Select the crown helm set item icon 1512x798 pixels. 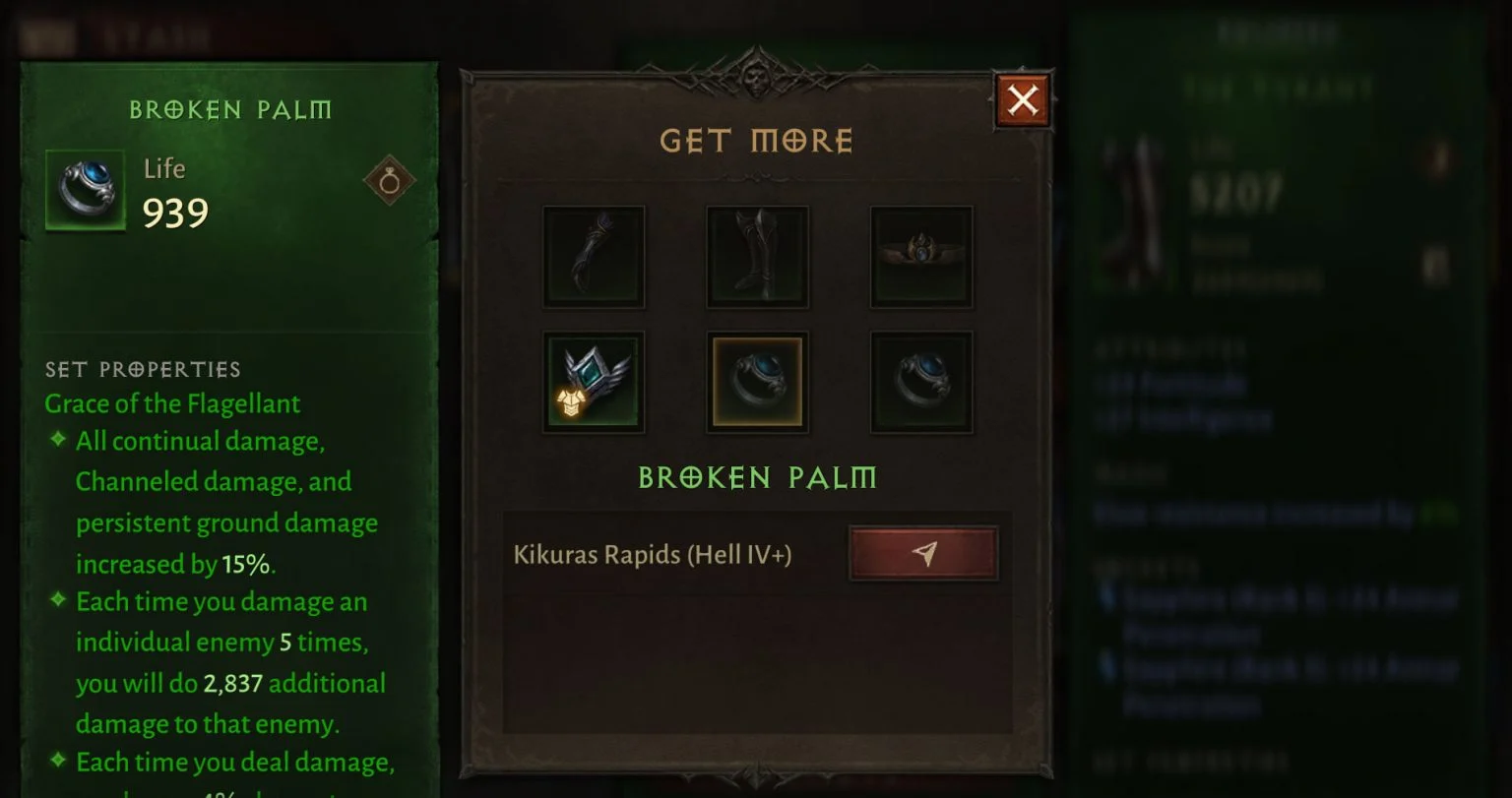coord(920,257)
